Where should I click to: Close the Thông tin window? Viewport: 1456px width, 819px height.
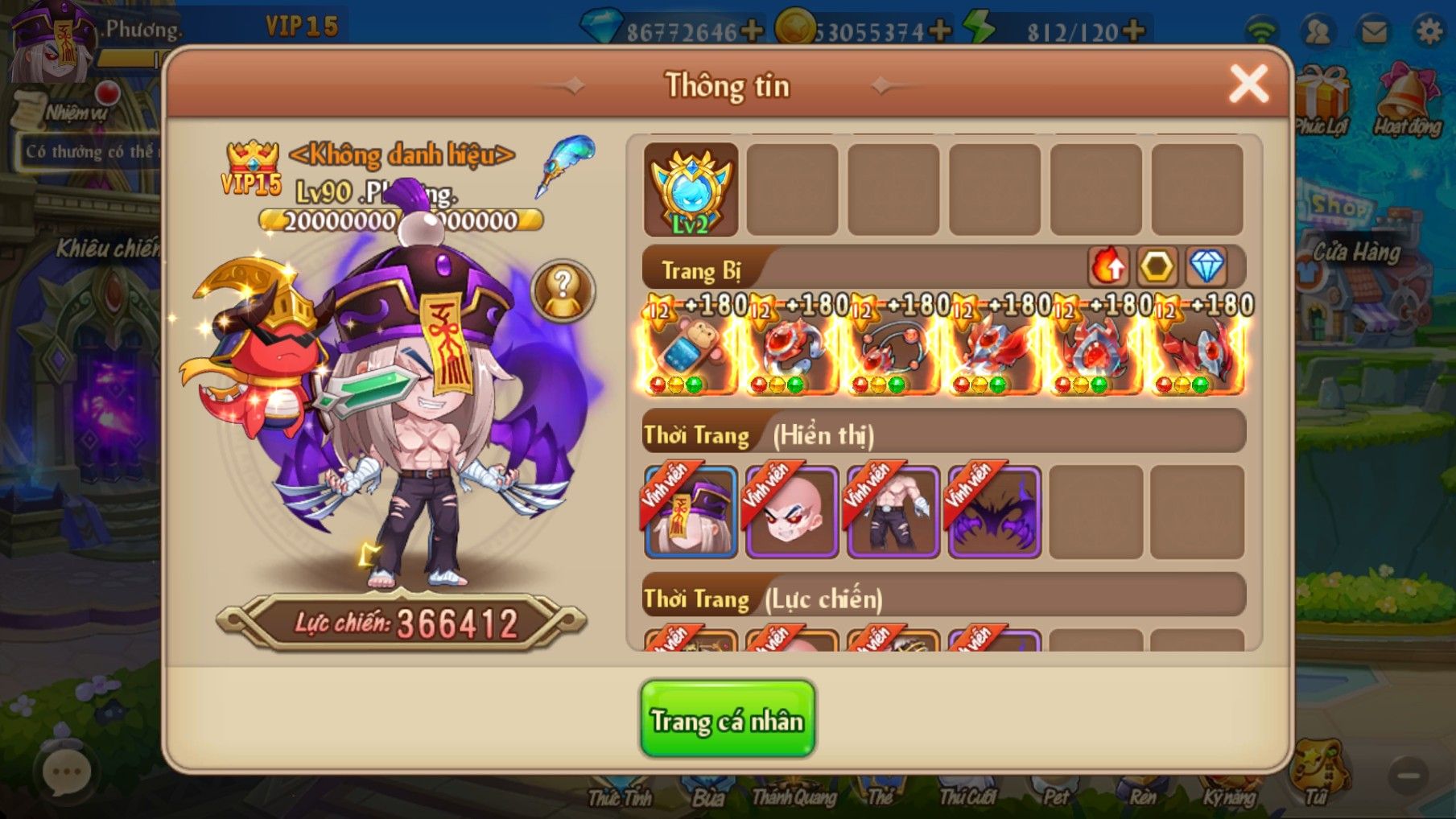1248,84
